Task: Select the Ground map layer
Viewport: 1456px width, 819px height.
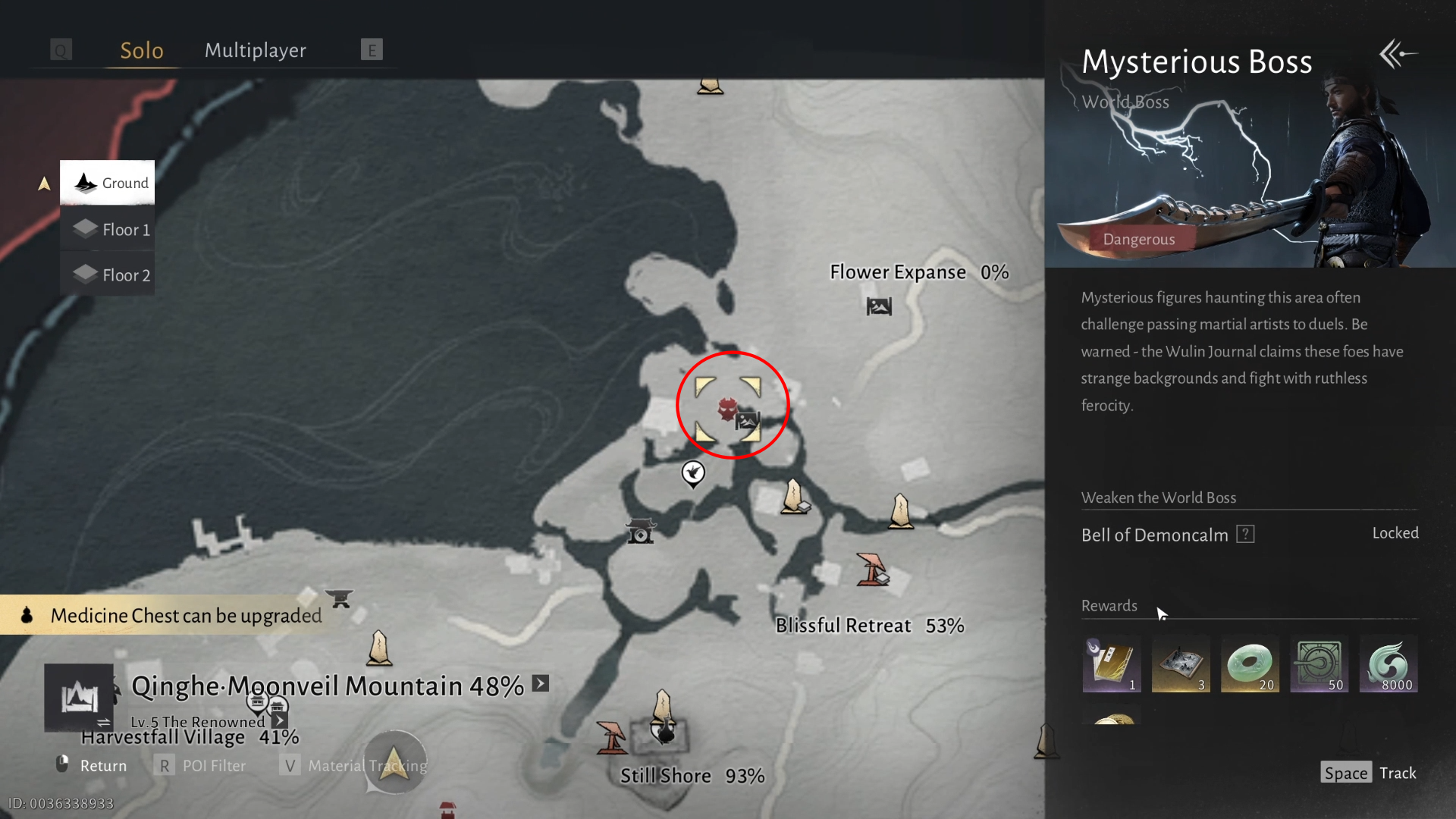Action: click(x=108, y=183)
